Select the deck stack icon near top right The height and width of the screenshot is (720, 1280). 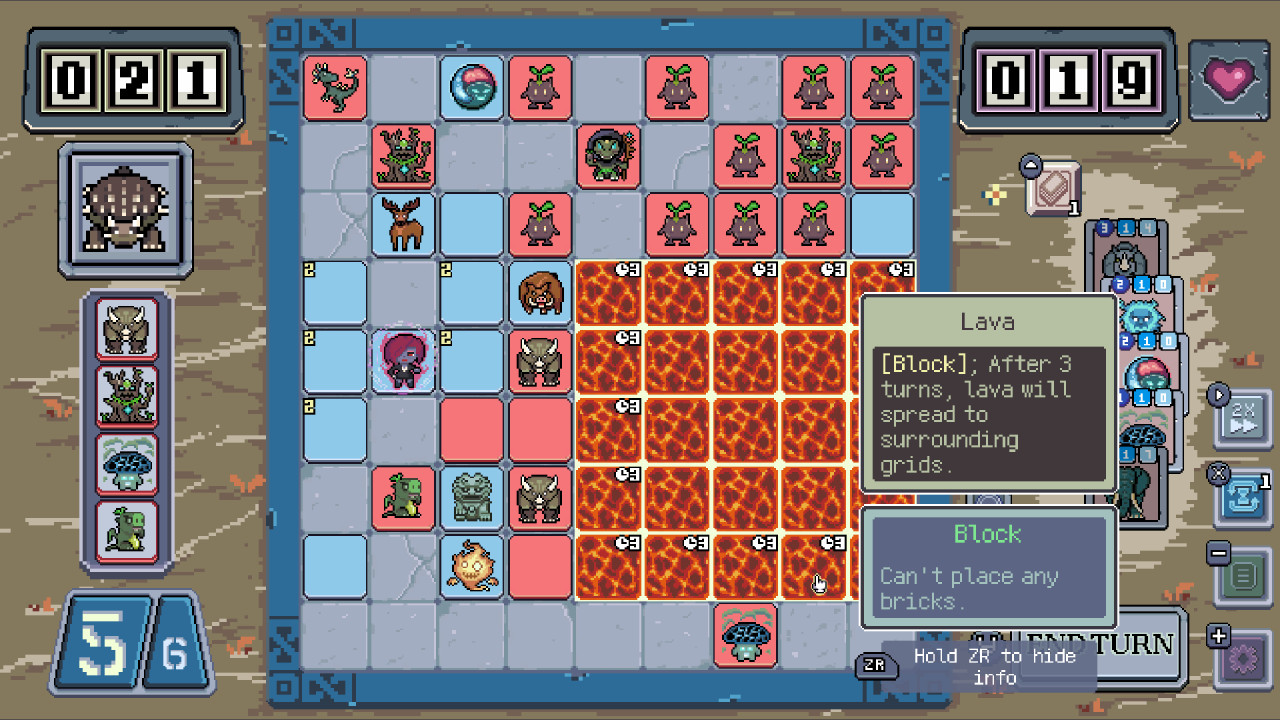pyautogui.click(x=1052, y=187)
